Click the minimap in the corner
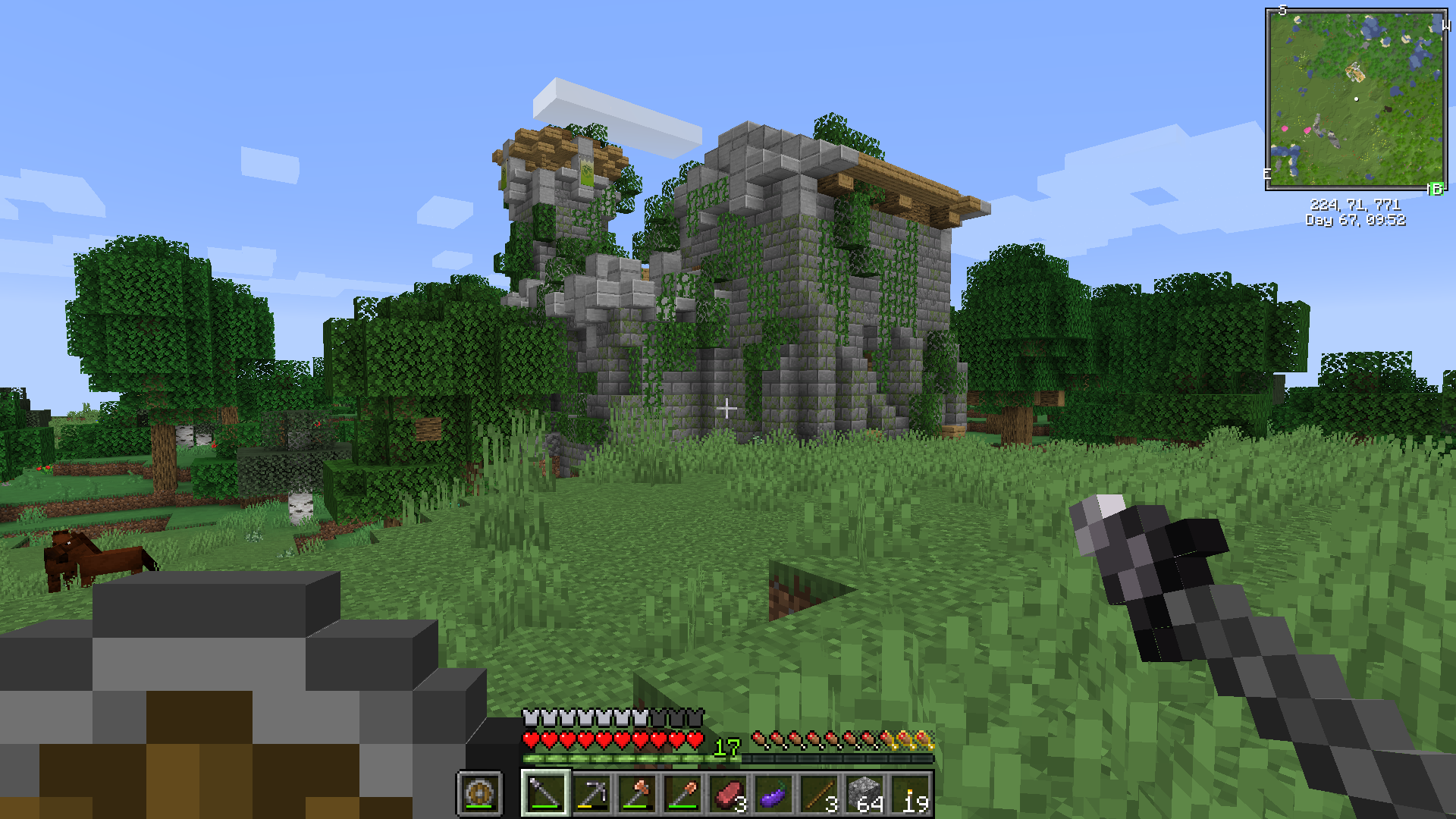 click(x=1356, y=99)
